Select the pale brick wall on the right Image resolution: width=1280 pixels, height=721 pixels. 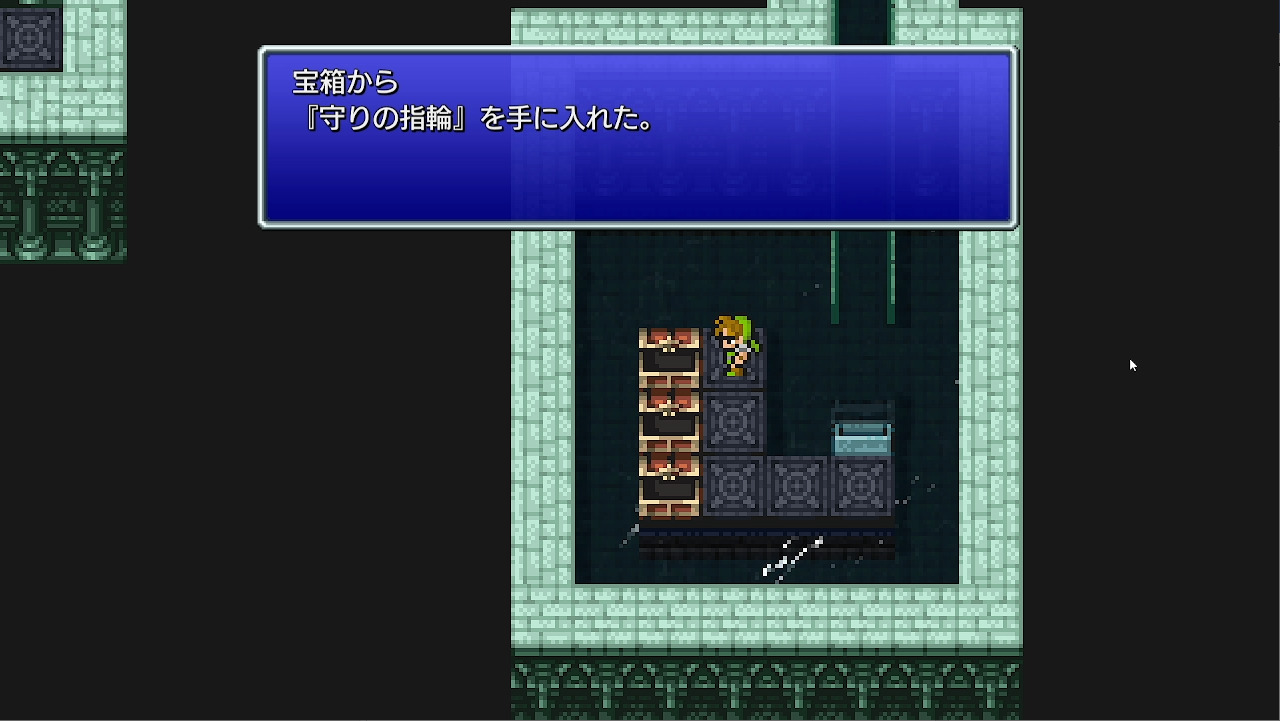point(985,400)
